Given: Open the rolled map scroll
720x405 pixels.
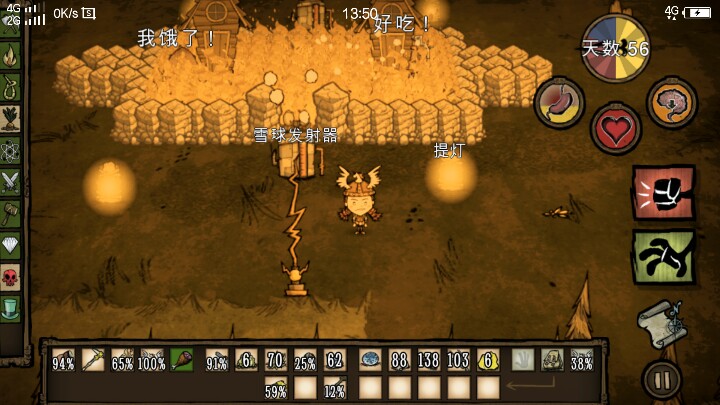Looking at the screenshot, I should point(660,322).
